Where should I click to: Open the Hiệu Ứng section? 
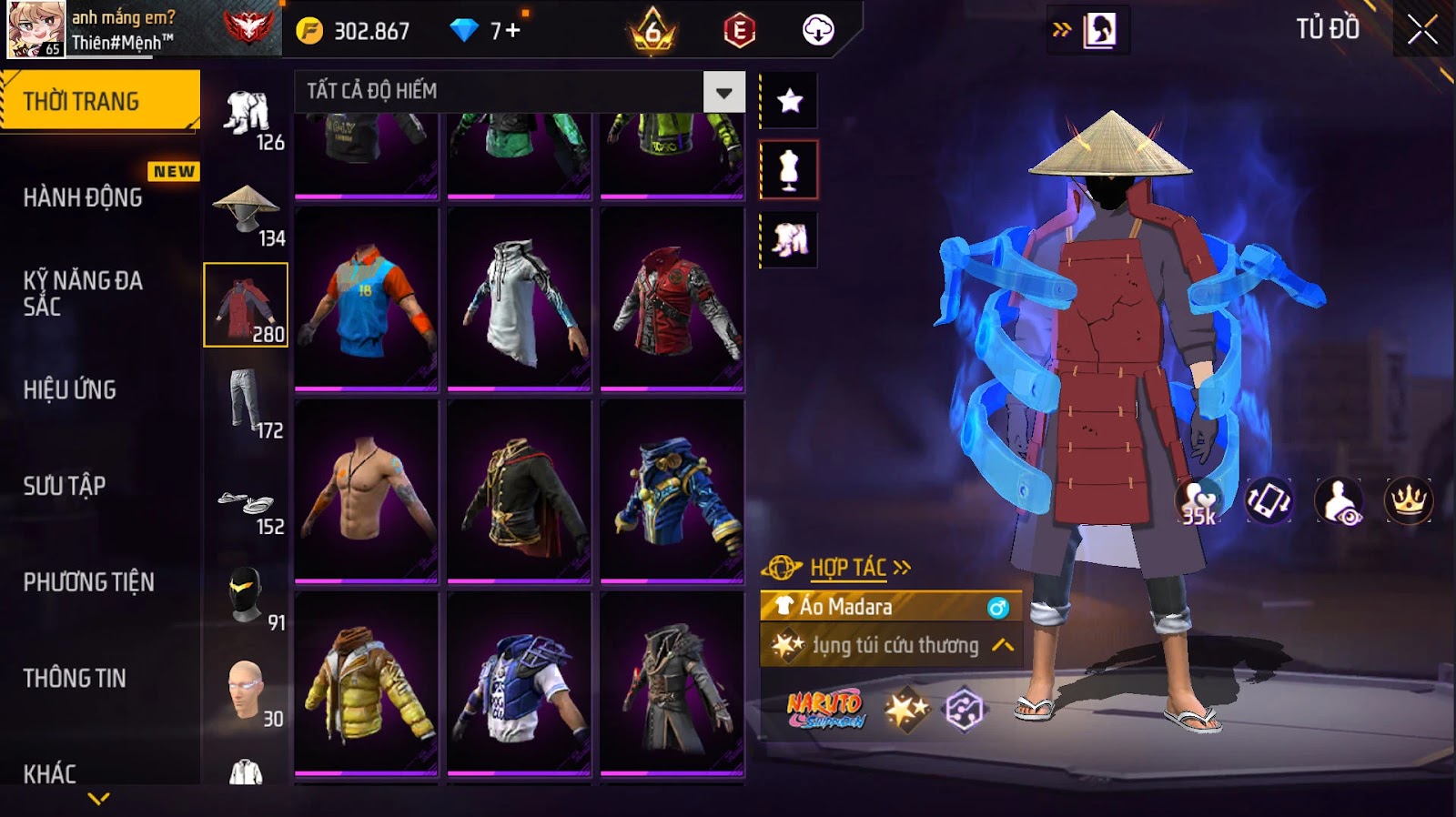tap(70, 390)
